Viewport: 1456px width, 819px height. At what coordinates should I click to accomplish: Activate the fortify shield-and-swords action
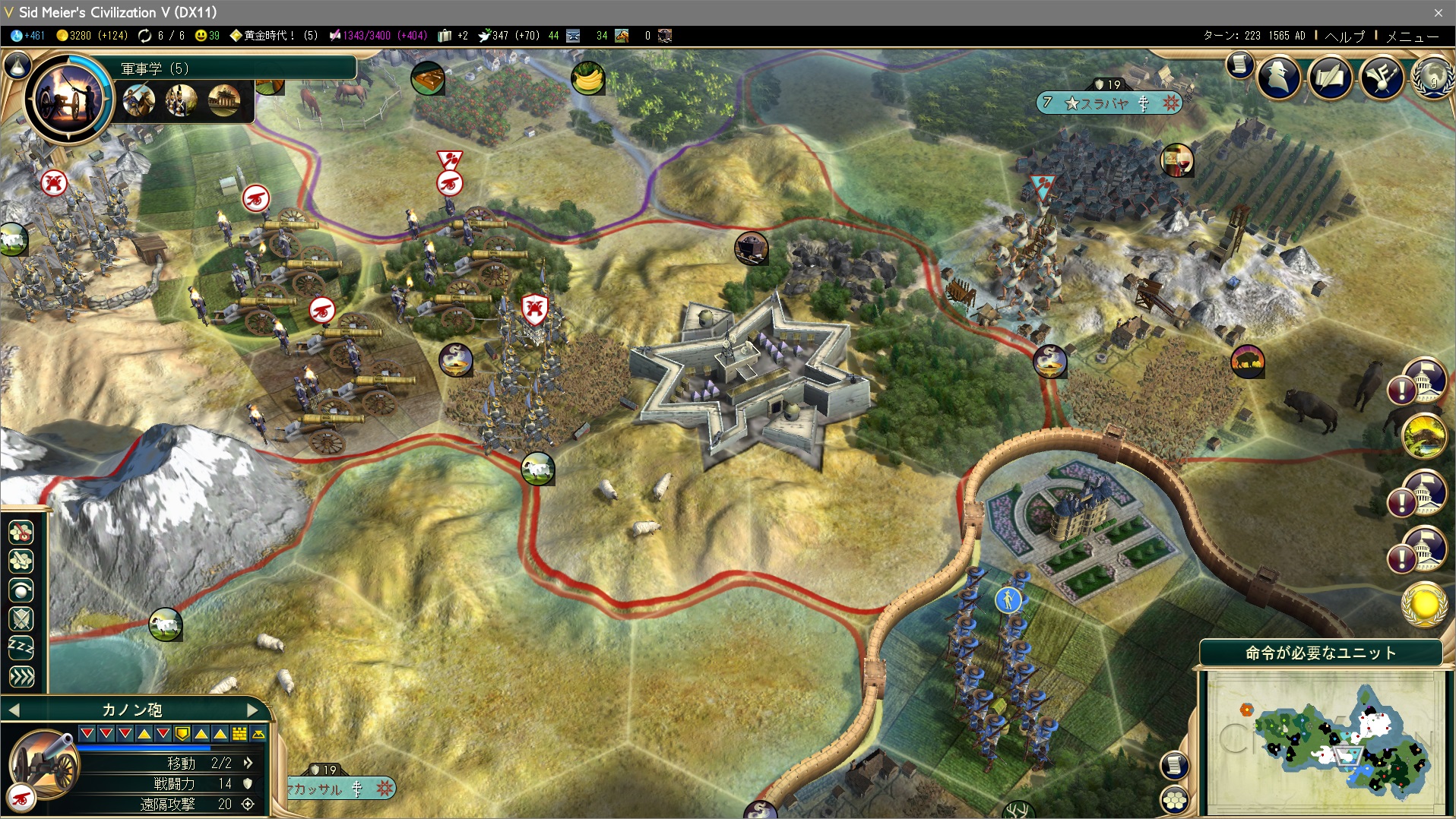click(21, 618)
